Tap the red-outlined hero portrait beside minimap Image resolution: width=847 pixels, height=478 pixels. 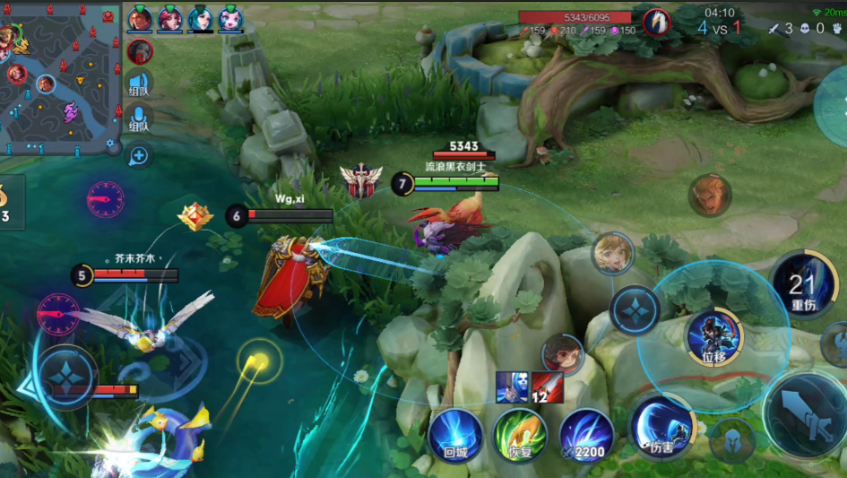(x=140, y=51)
